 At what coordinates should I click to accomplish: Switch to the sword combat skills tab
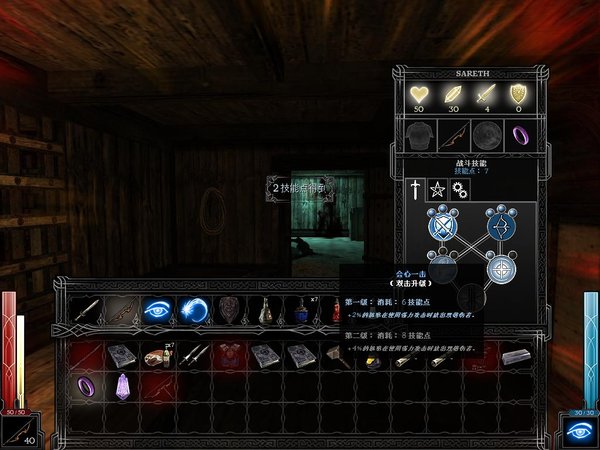(417, 188)
